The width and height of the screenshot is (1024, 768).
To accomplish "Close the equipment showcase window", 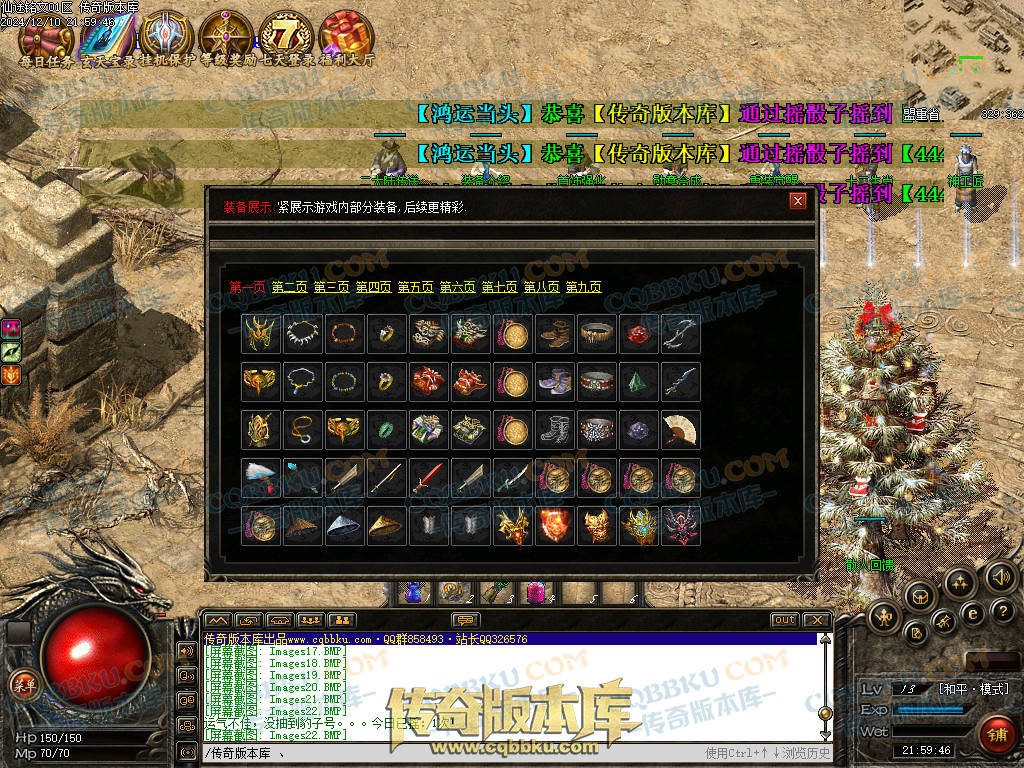I will tap(797, 201).
